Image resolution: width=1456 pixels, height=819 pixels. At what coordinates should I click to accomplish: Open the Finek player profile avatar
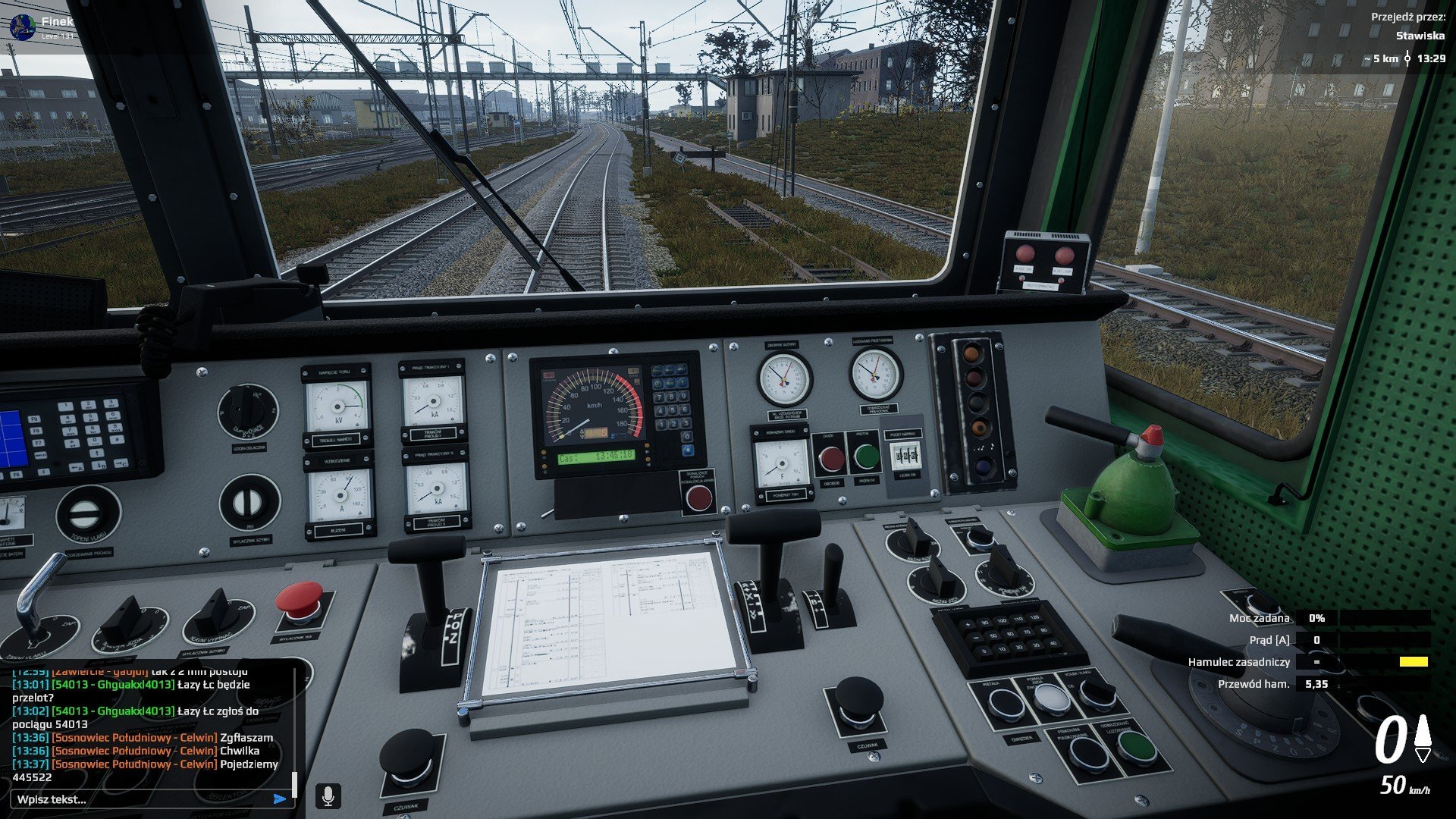point(23,27)
